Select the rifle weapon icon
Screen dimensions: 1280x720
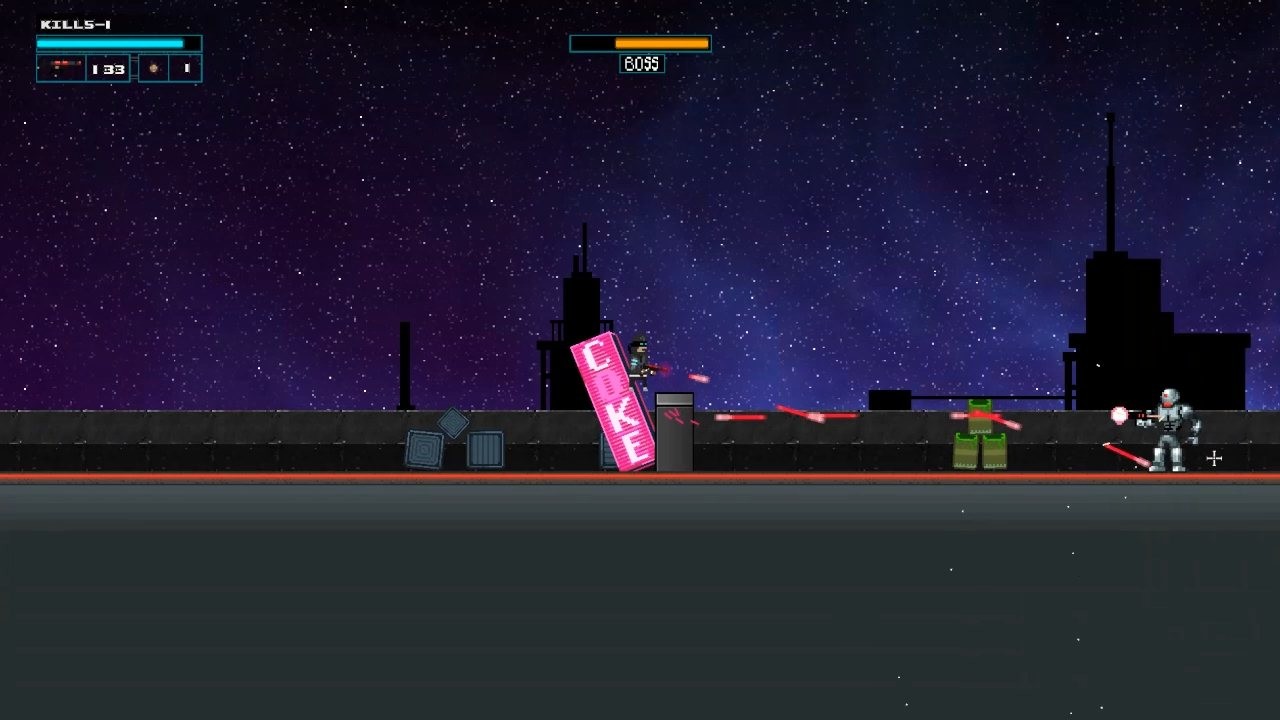62,68
